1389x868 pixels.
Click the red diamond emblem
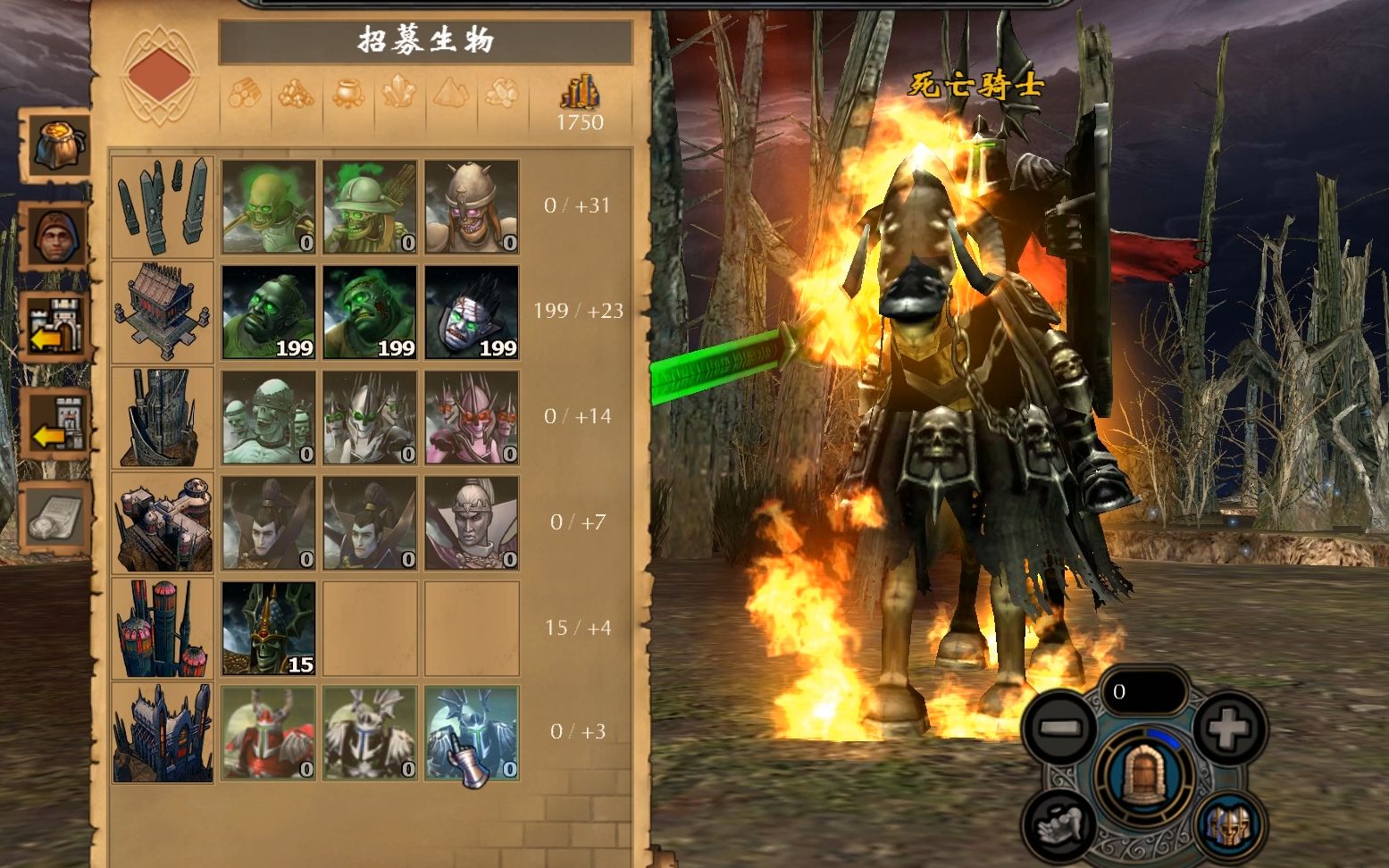[x=161, y=74]
